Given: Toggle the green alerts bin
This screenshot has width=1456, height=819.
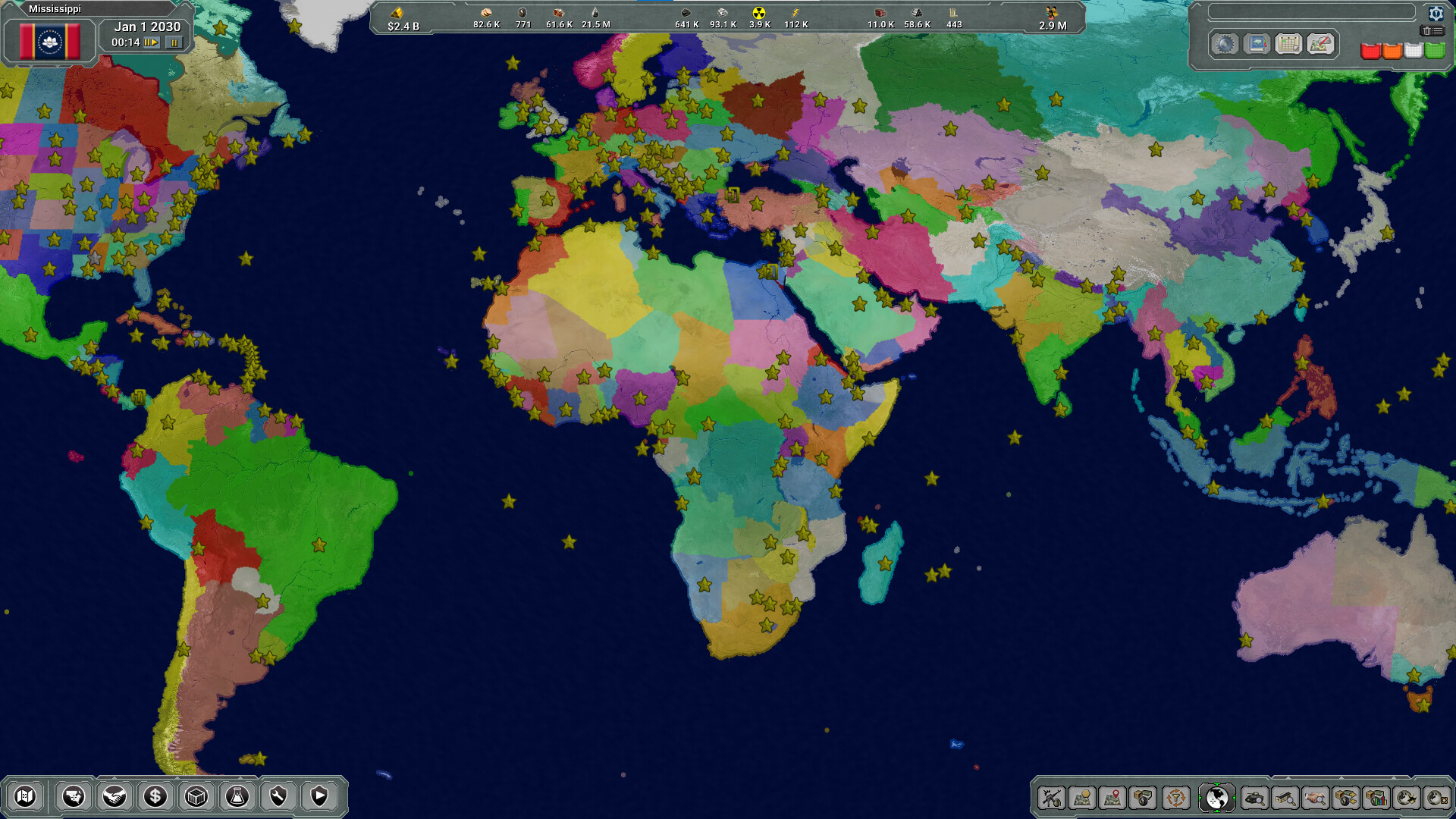Looking at the screenshot, I should coord(1433,50).
